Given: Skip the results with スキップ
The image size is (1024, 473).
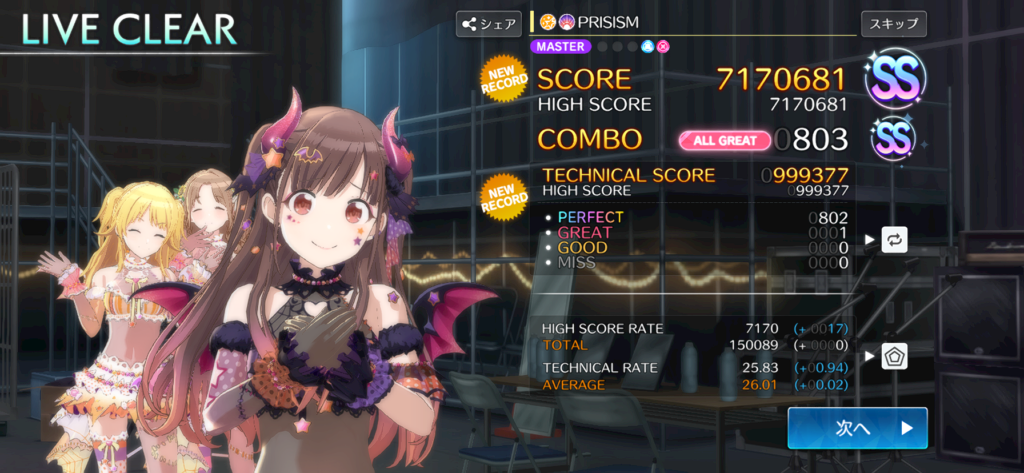Looking at the screenshot, I should pyautogui.click(x=893, y=23).
